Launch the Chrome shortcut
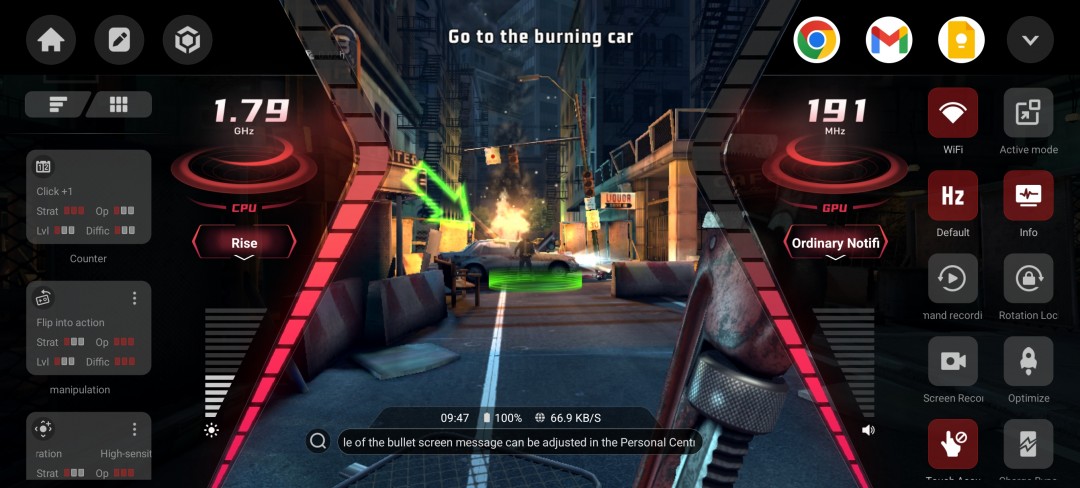This screenshot has height=488, width=1080. coord(817,41)
